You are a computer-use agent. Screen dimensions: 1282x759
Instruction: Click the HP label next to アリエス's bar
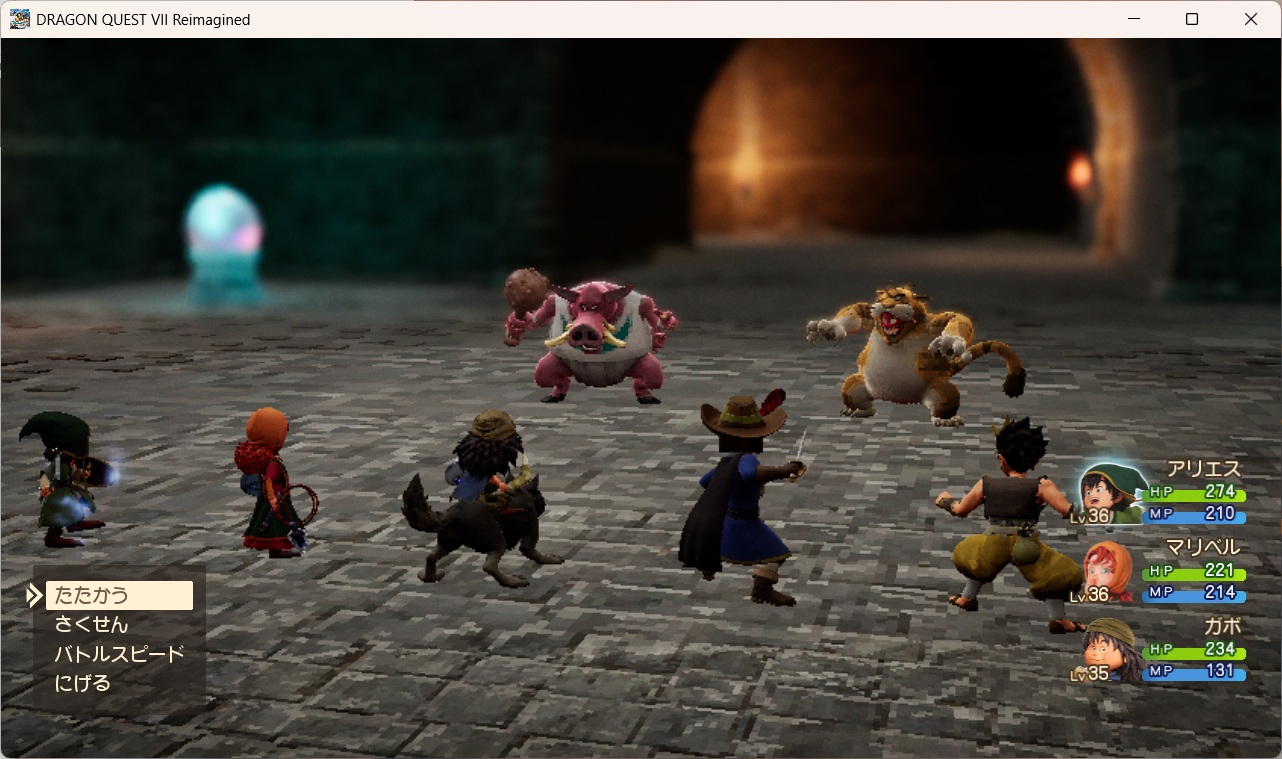(1160, 492)
